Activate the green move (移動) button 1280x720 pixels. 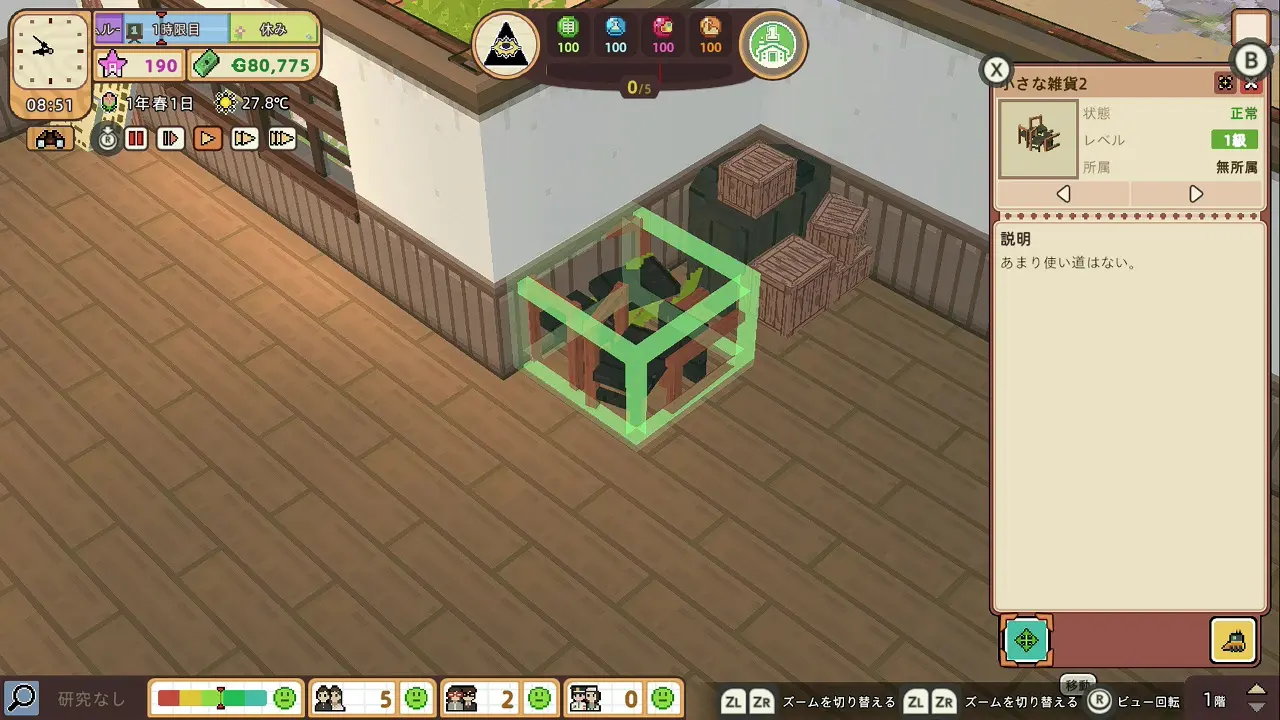(1027, 640)
